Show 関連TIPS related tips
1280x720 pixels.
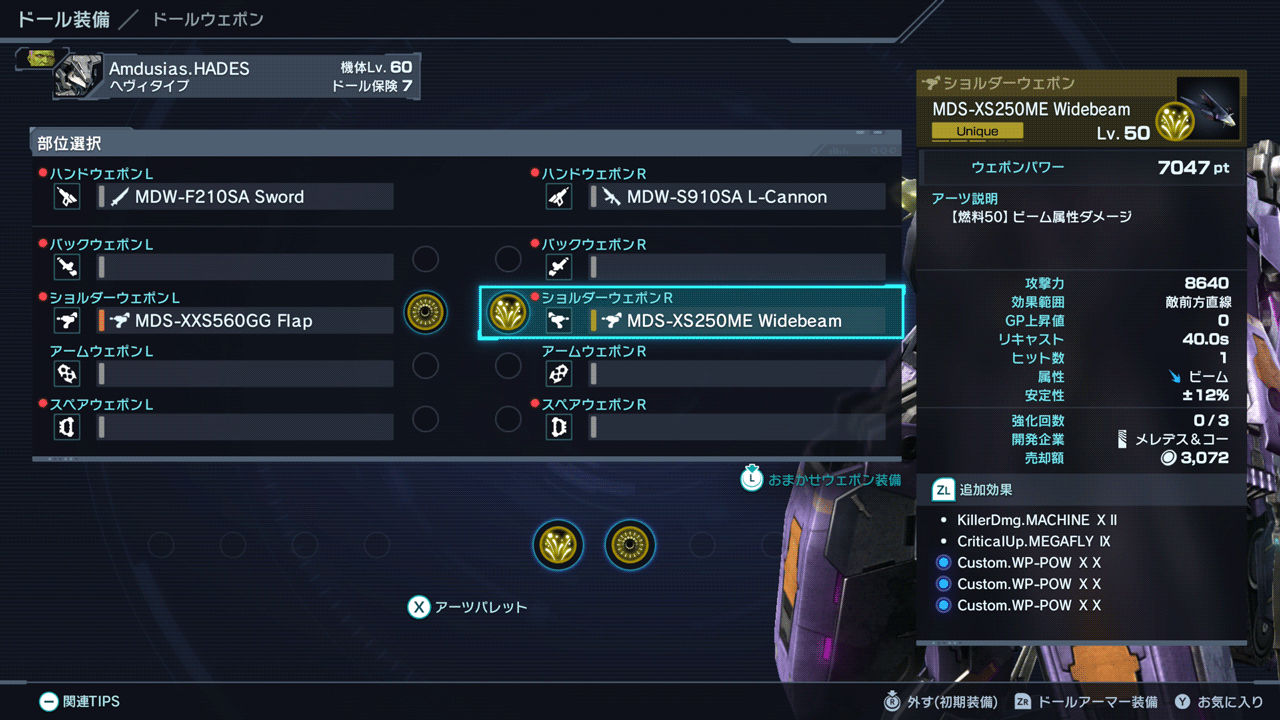(79, 702)
